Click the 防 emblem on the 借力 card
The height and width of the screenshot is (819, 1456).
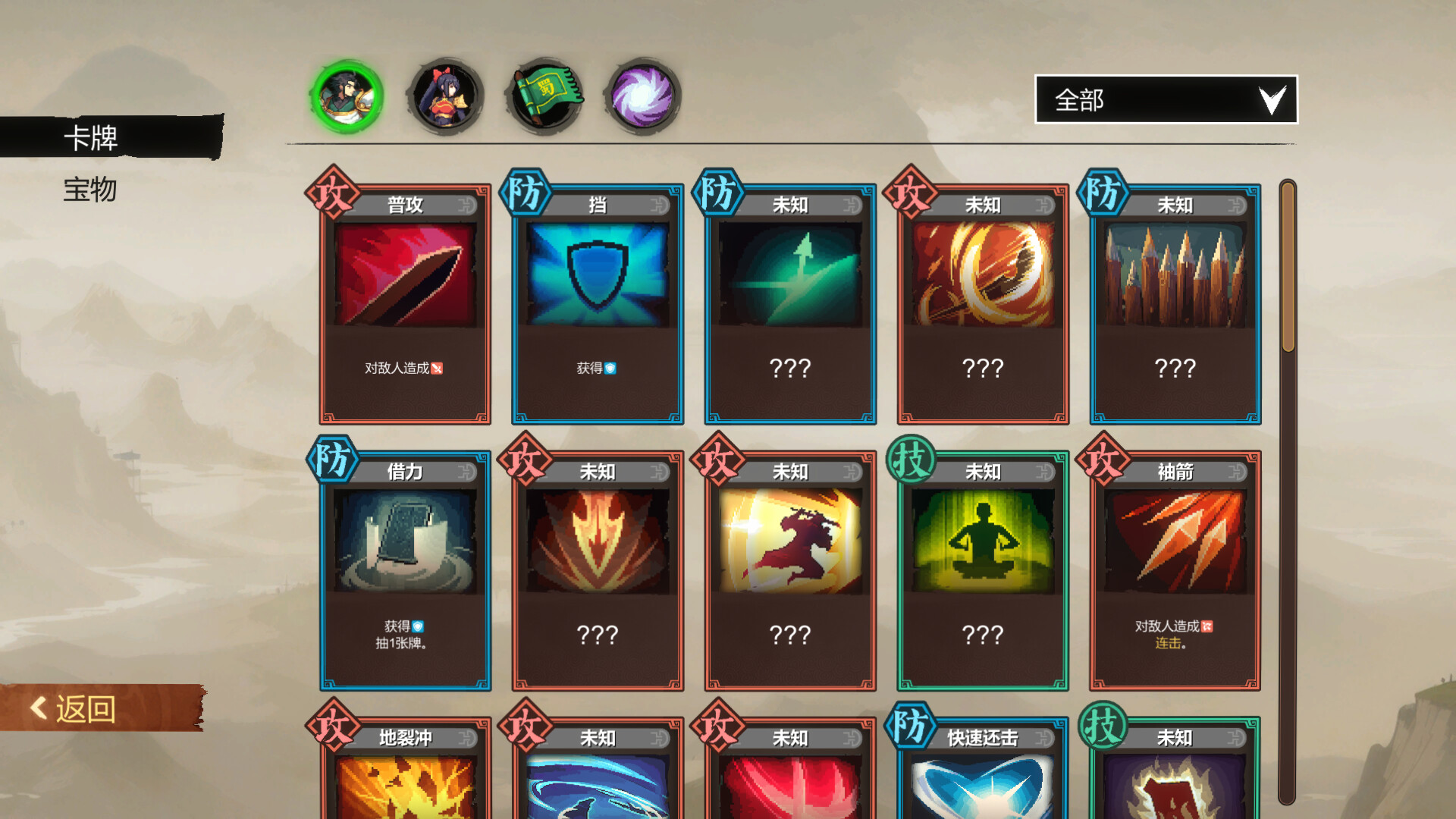coord(332,463)
